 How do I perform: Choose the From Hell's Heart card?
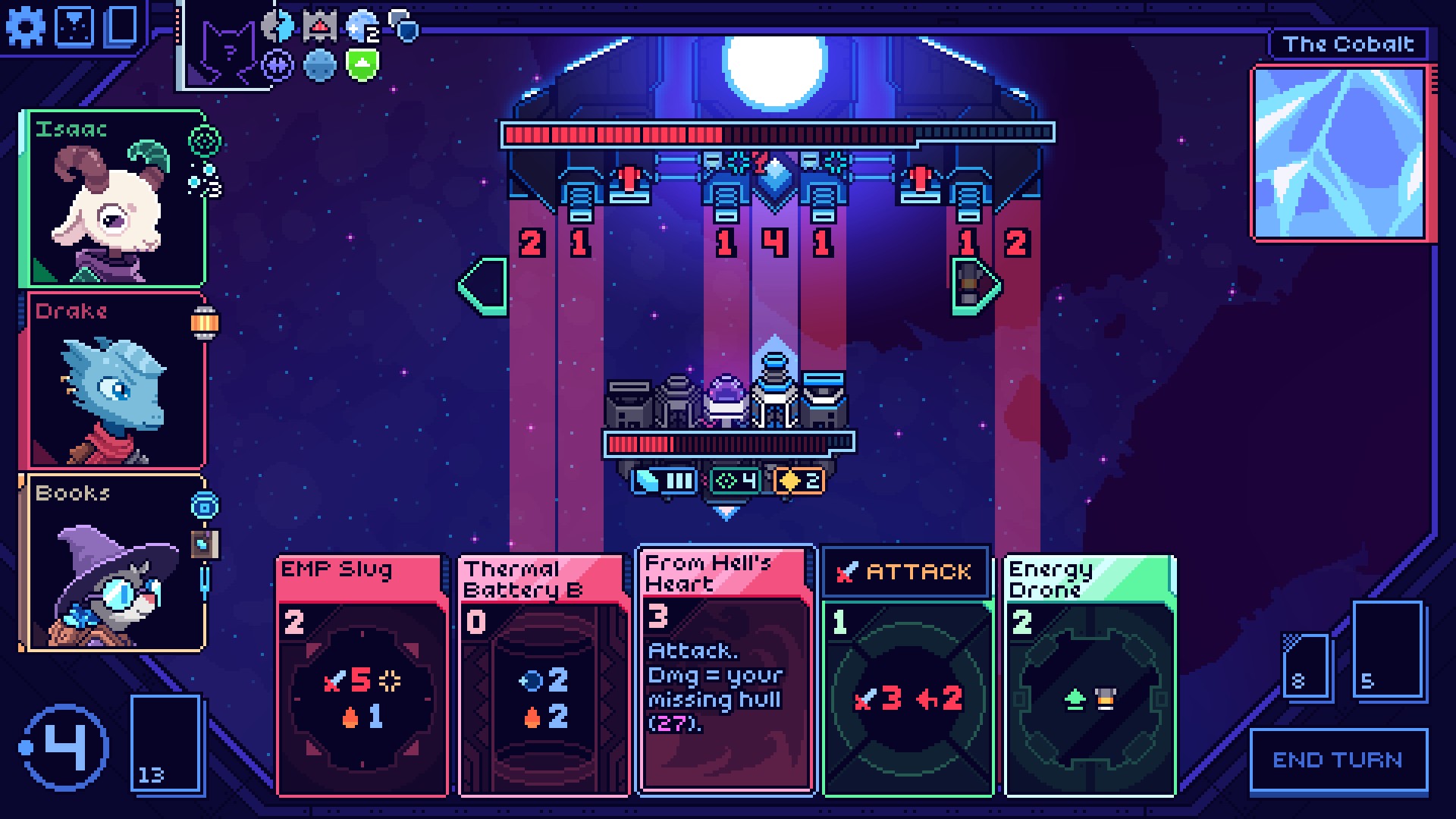[726, 669]
